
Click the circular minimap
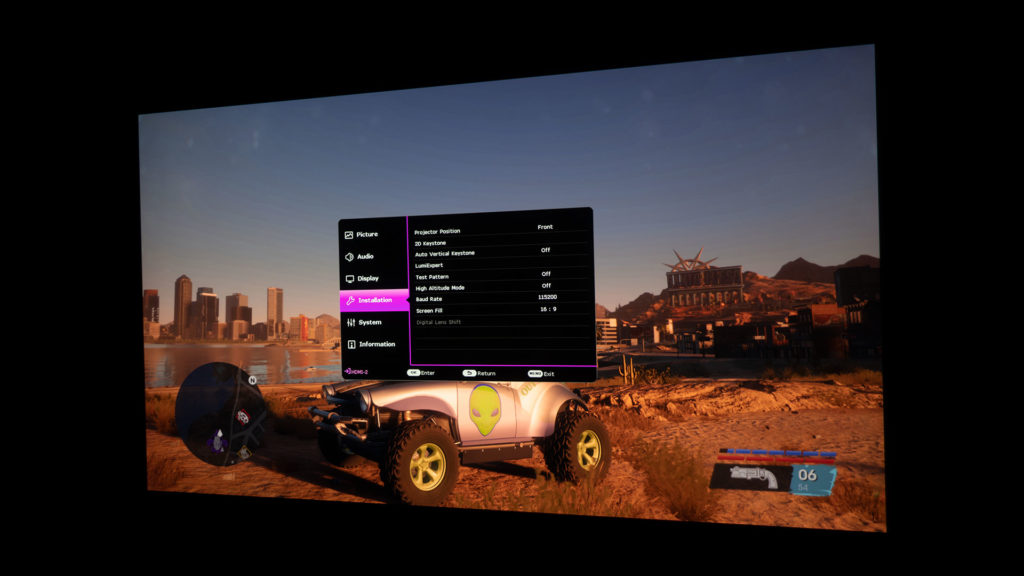pyautogui.click(x=218, y=414)
